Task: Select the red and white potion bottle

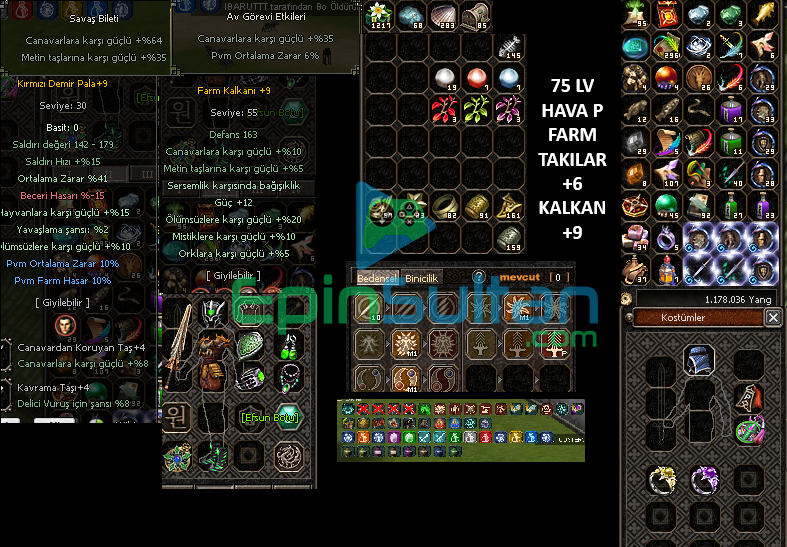Action: (x=666, y=267)
